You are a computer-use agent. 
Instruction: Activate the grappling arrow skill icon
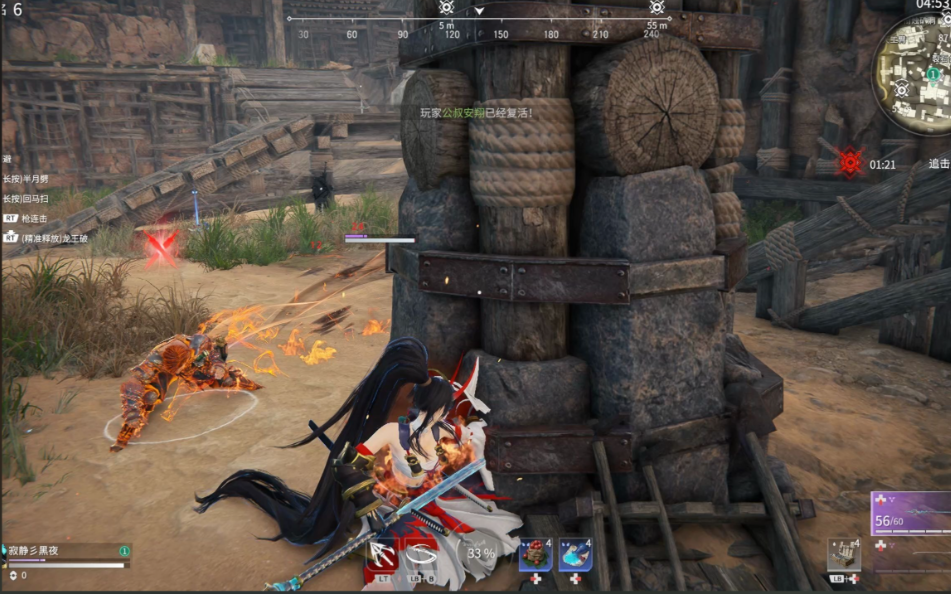point(382,553)
